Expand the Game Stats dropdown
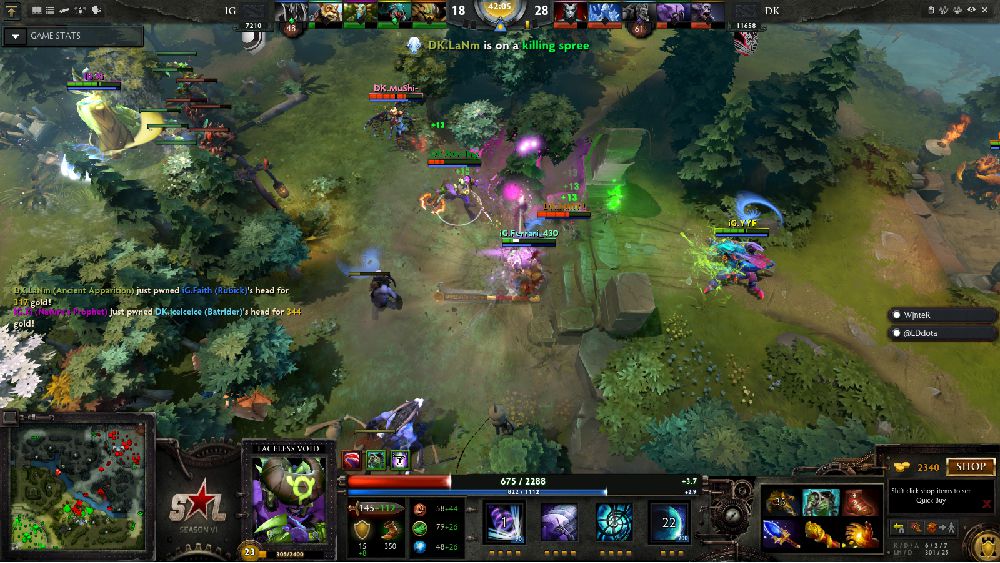 [16, 36]
